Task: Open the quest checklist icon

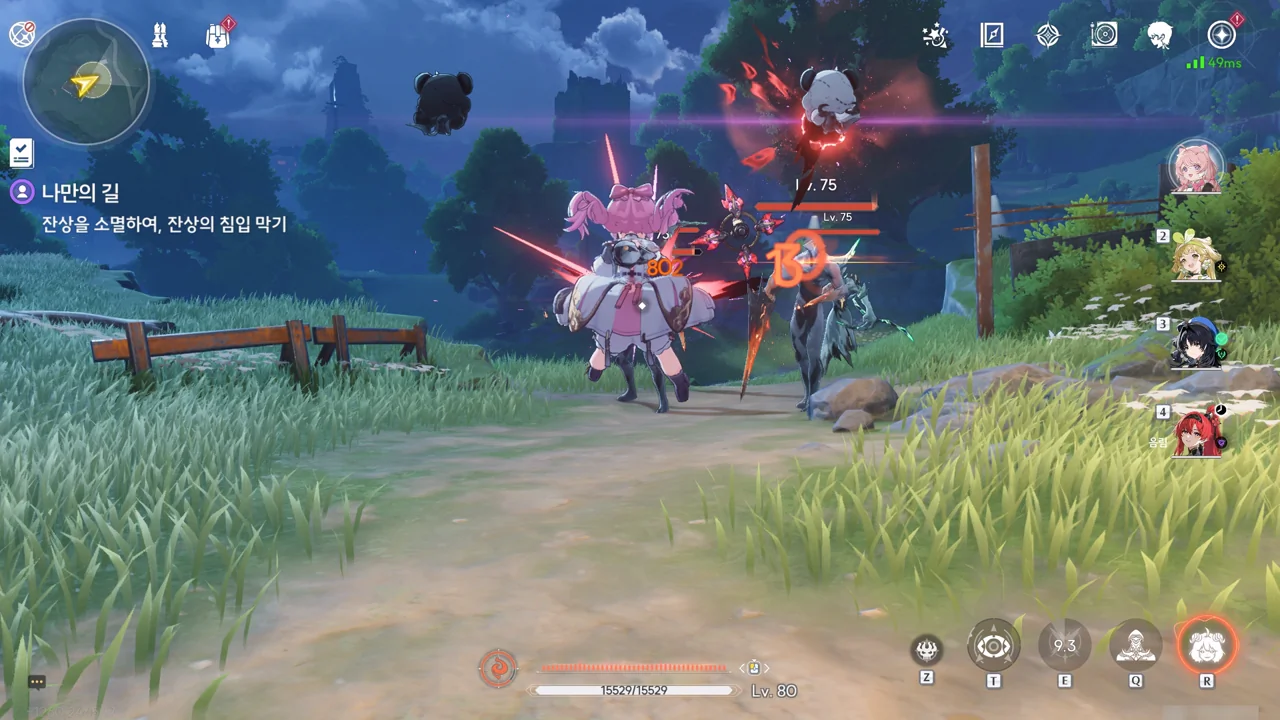Action: [21, 152]
